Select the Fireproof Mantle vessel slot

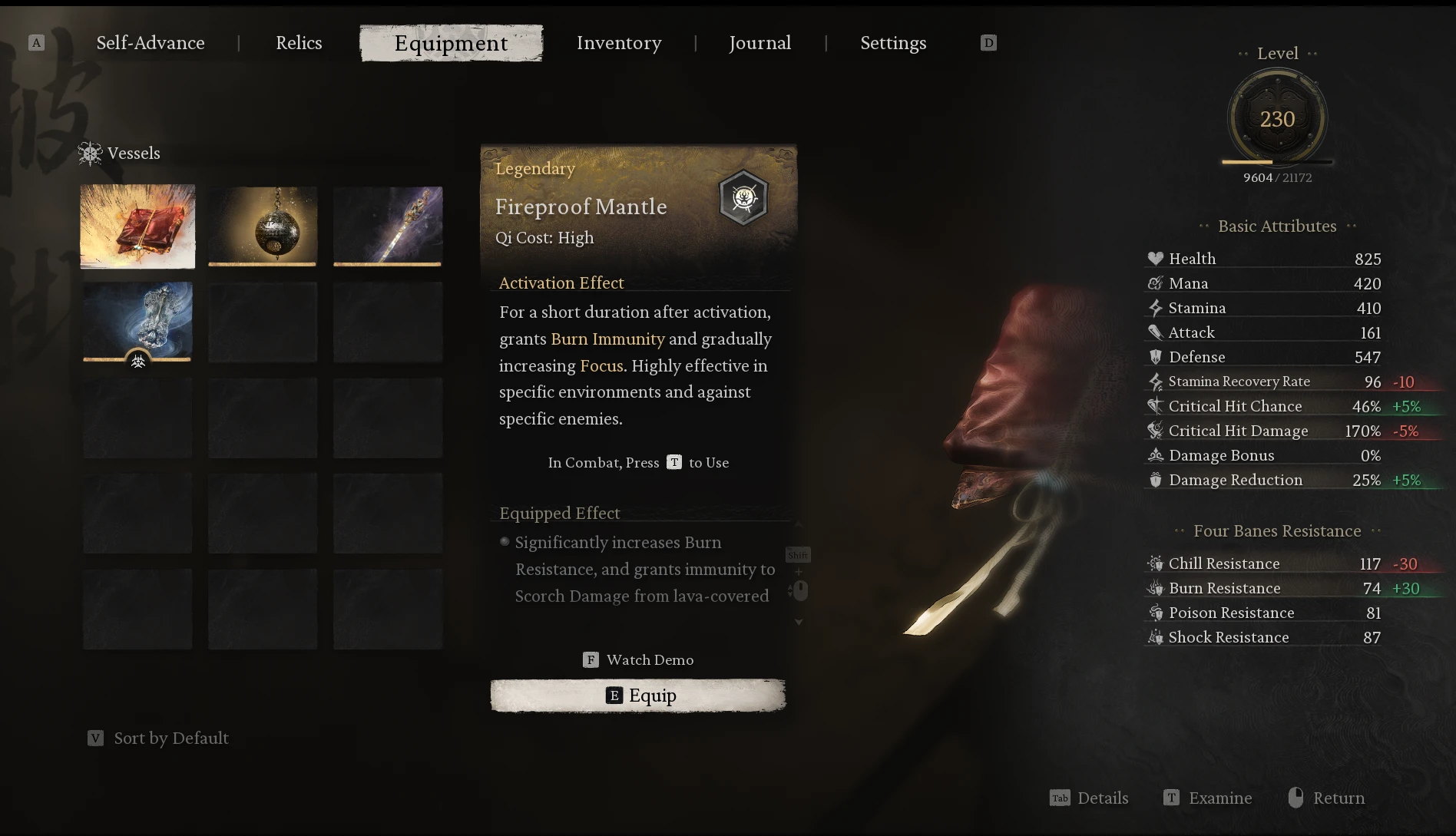point(138,226)
